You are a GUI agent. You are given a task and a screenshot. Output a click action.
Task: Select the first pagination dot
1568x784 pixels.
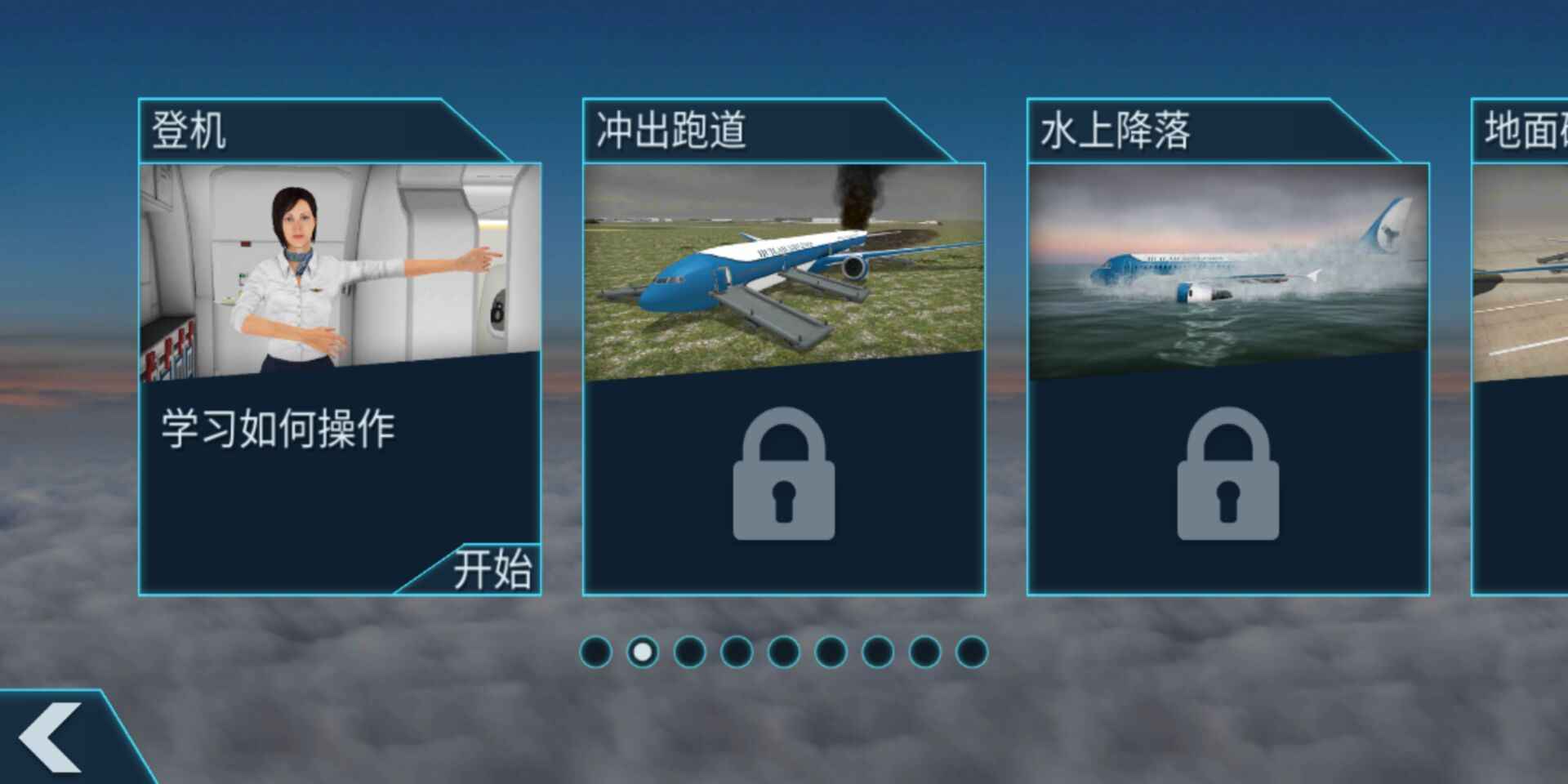(x=596, y=651)
